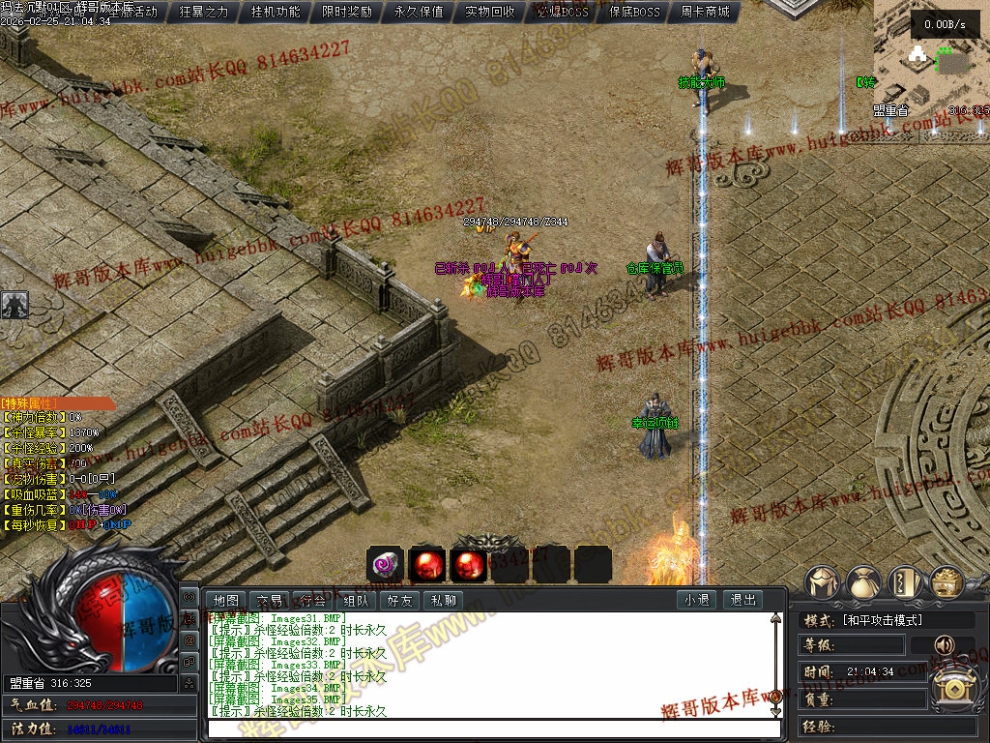The width and height of the screenshot is (990, 743).
Task: Open the 限时奖励 timed rewards menu
Action: coord(347,12)
